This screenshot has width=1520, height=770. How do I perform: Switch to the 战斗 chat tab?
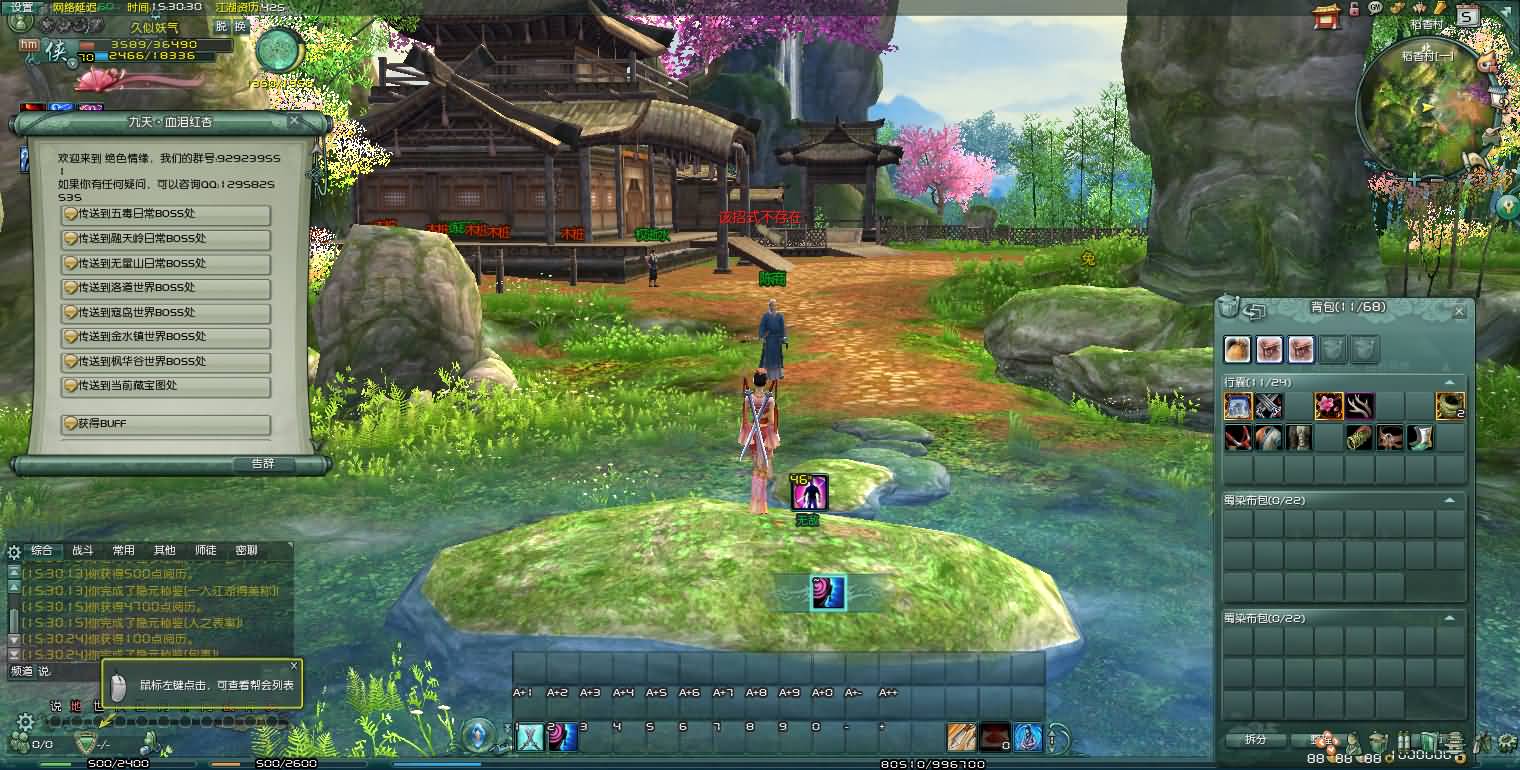[x=82, y=550]
